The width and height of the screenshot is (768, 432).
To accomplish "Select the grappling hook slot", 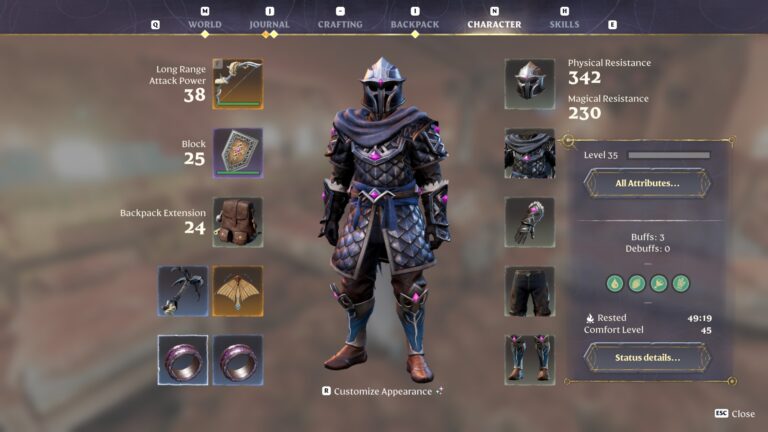I will 183,291.
